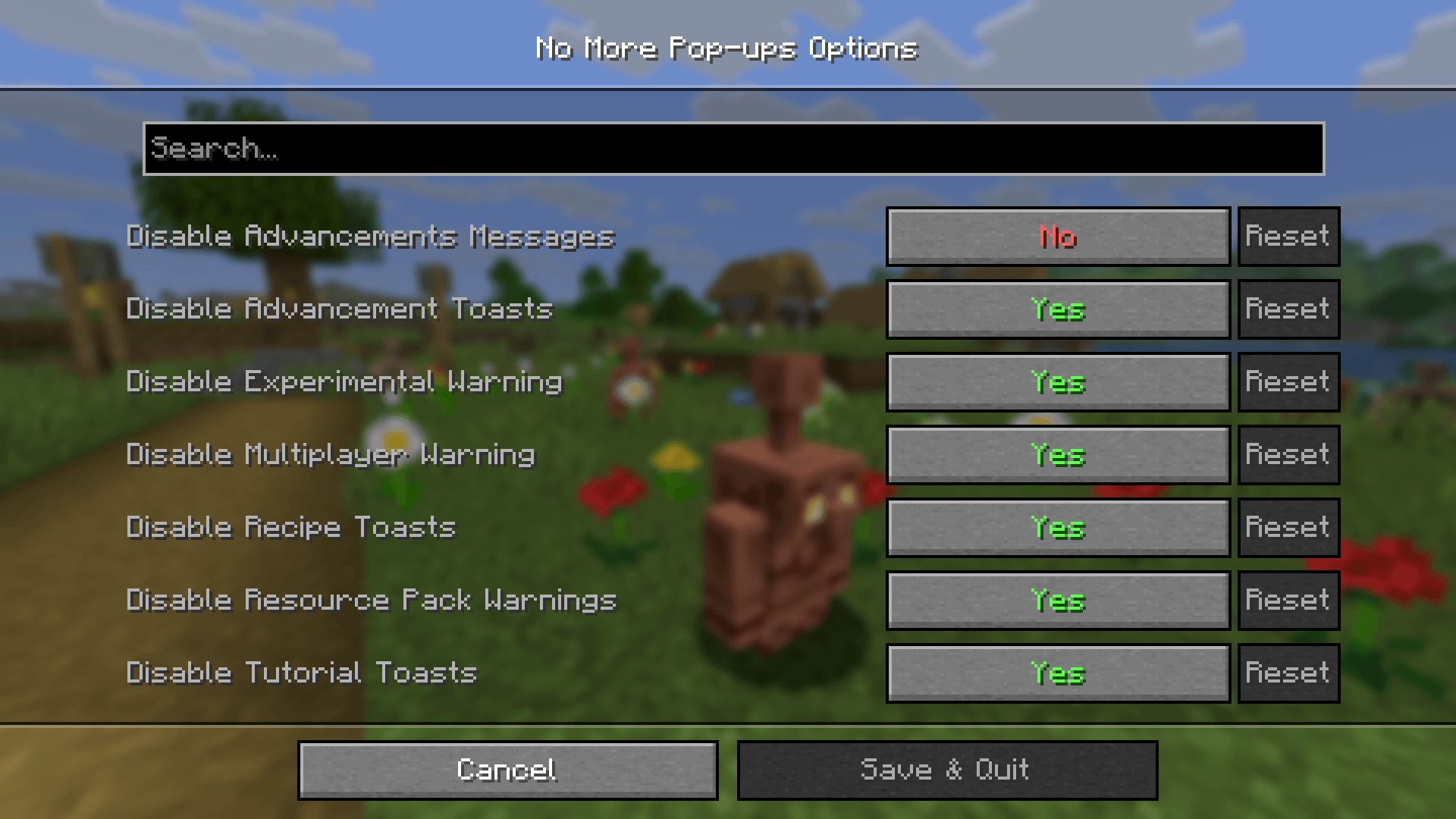
Task: Reset the Experimental Warning option
Action: tap(1288, 382)
